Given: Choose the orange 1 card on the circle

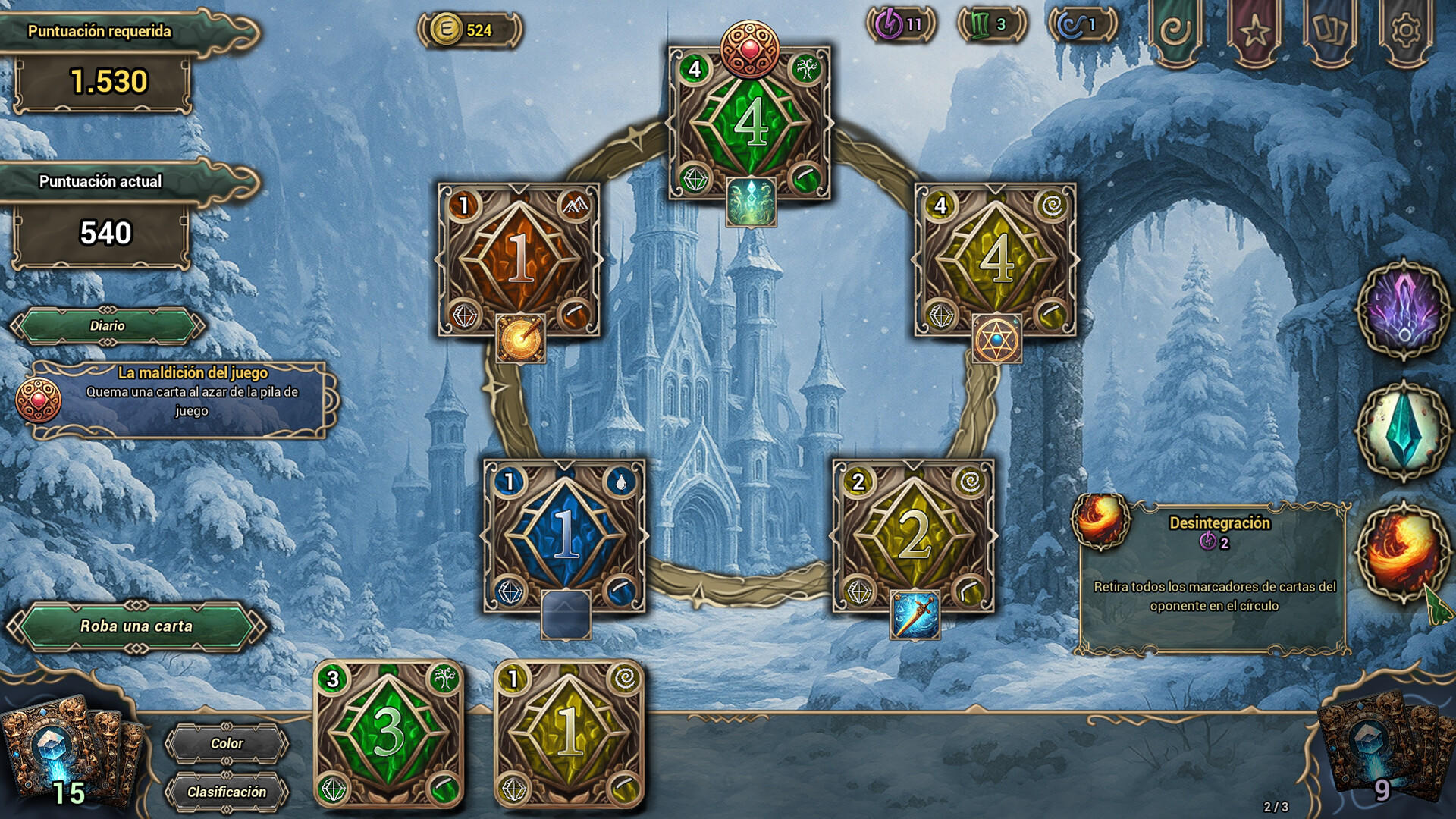Looking at the screenshot, I should click(519, 259).
